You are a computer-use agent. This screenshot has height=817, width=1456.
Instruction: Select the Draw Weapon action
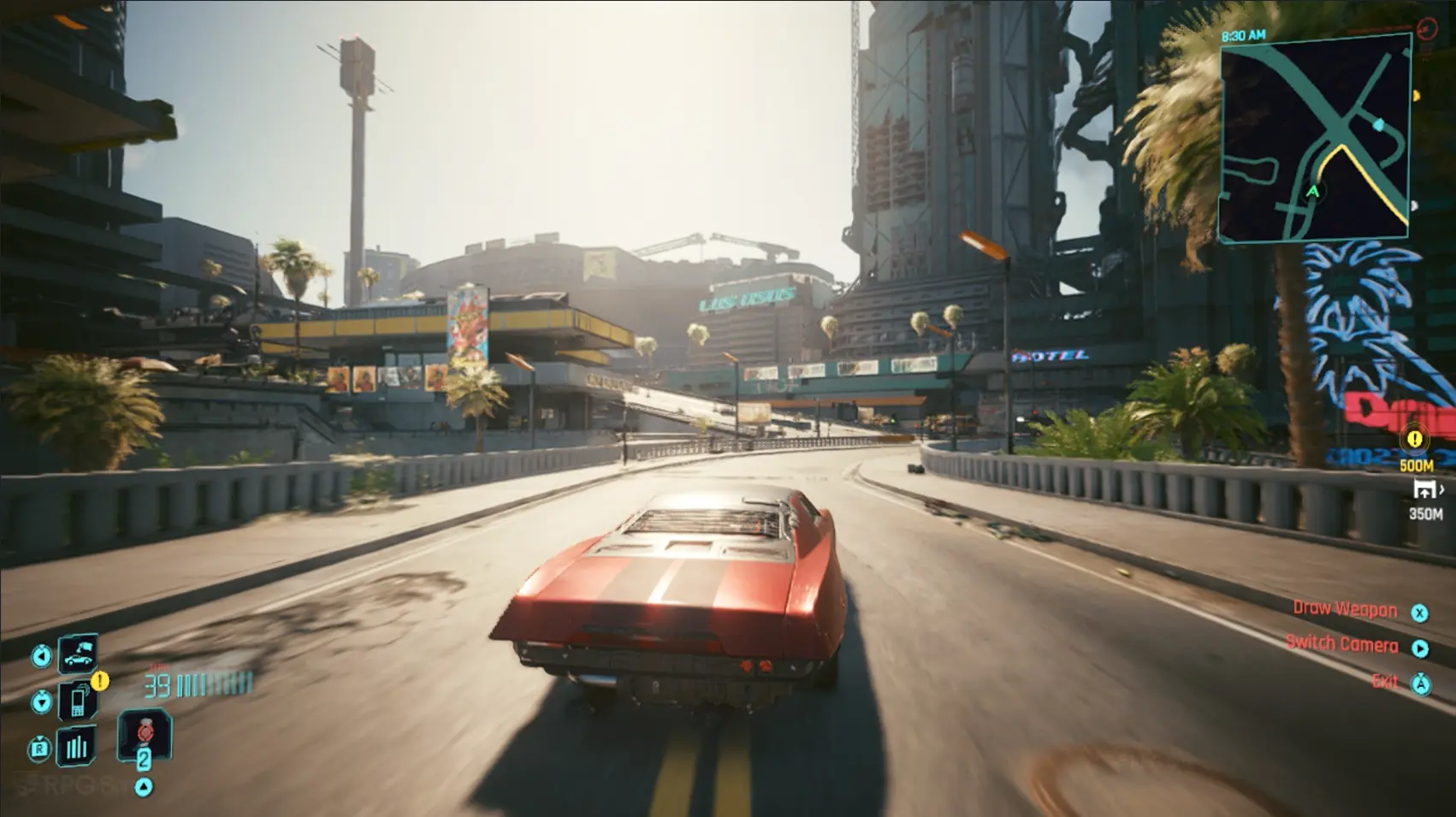tap(1345, 609)
